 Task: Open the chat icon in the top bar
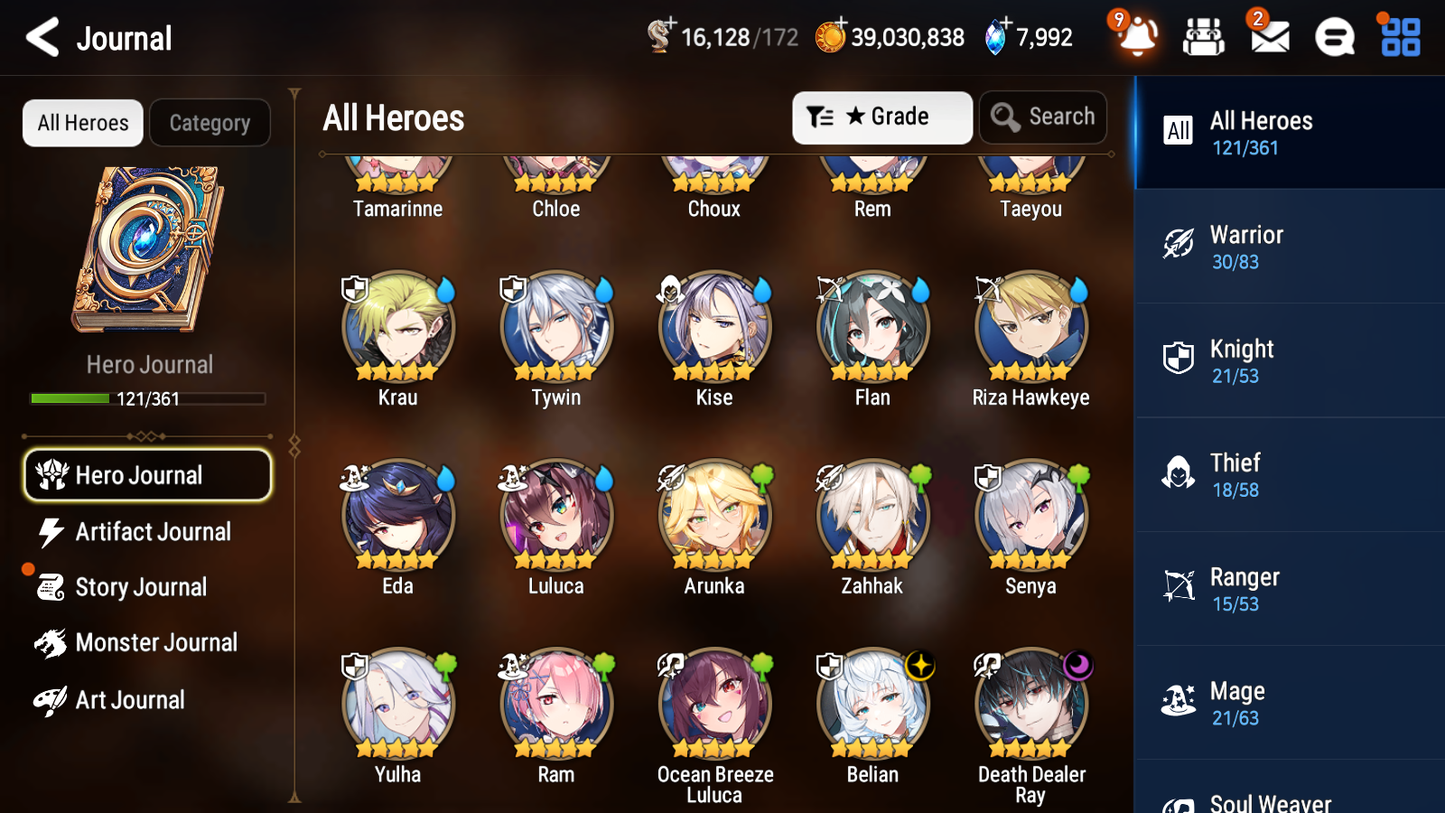pos(1334,36)
